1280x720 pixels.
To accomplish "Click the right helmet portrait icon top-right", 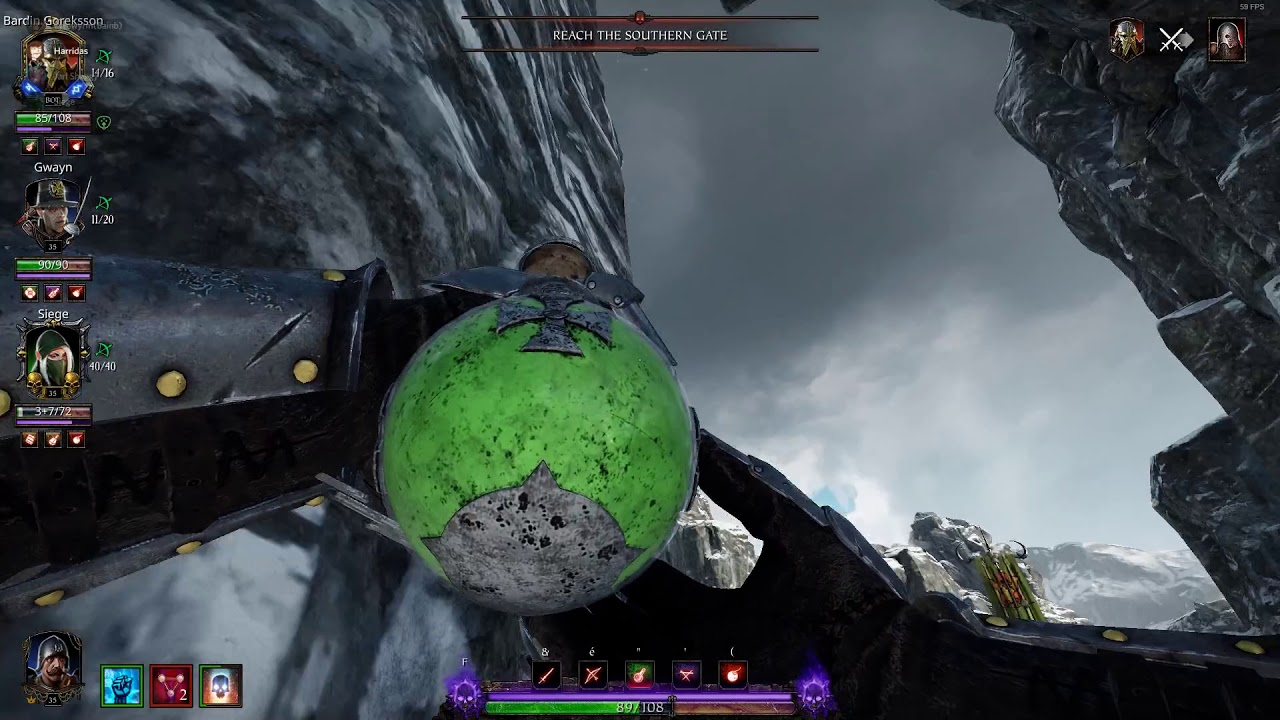I will pyautogui.click(x=1227, y=41).
